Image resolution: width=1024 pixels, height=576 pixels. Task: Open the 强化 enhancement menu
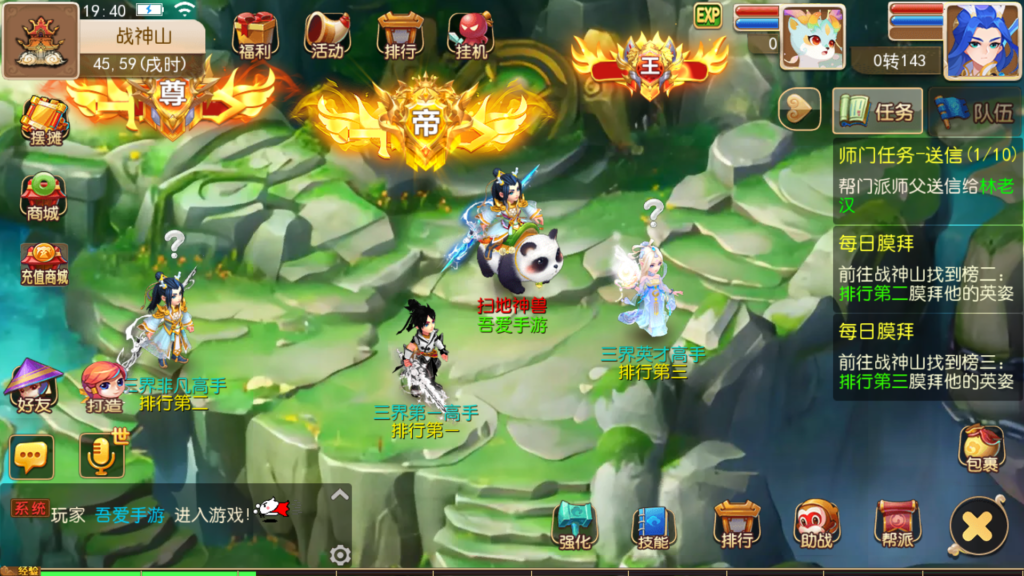pyautogui.click(x=575, y=525)
